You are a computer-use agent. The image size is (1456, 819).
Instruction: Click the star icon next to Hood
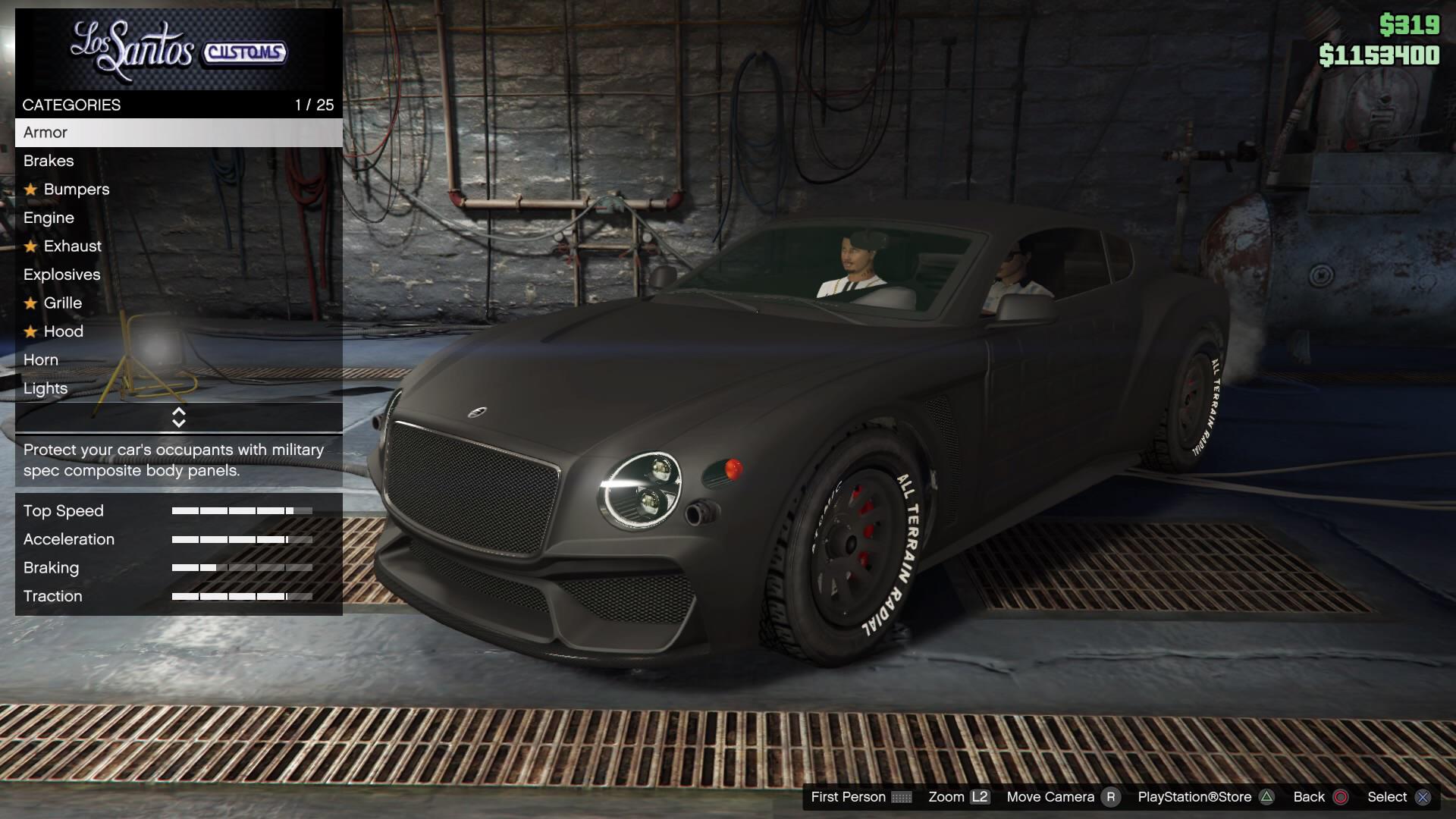coord(30,331)
